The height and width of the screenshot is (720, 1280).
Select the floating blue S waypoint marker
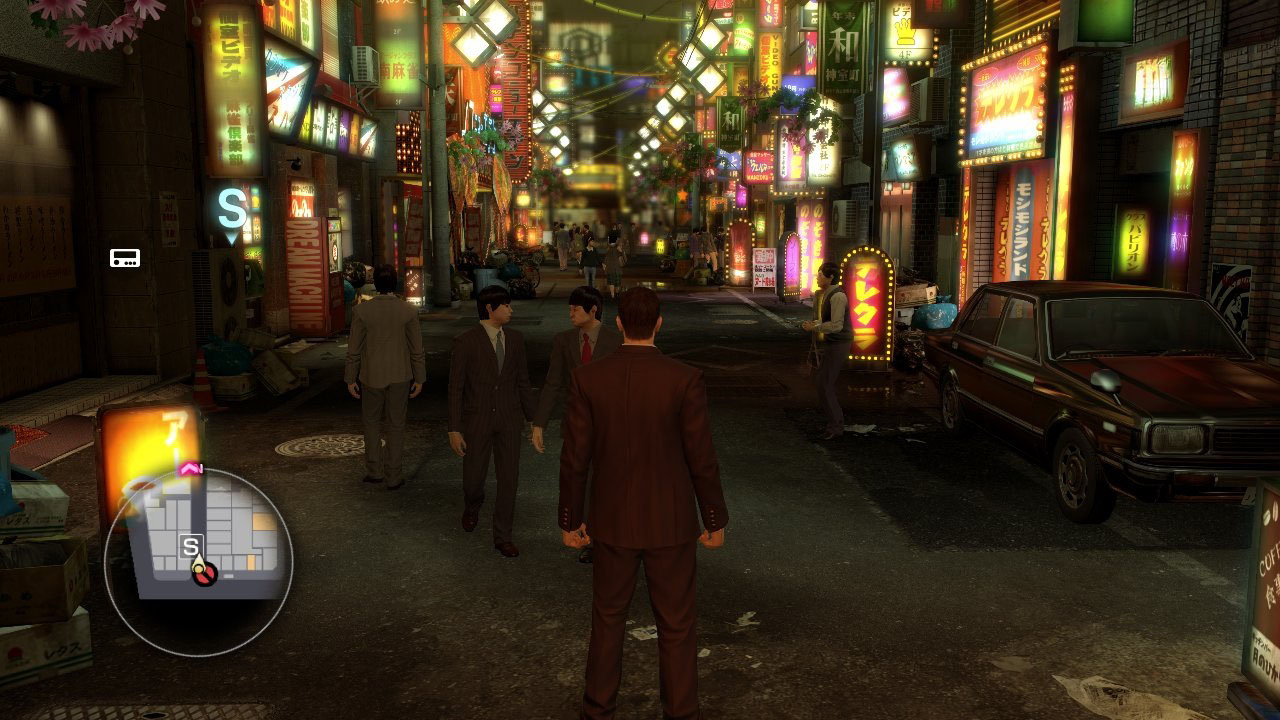(x=232, y=211)
